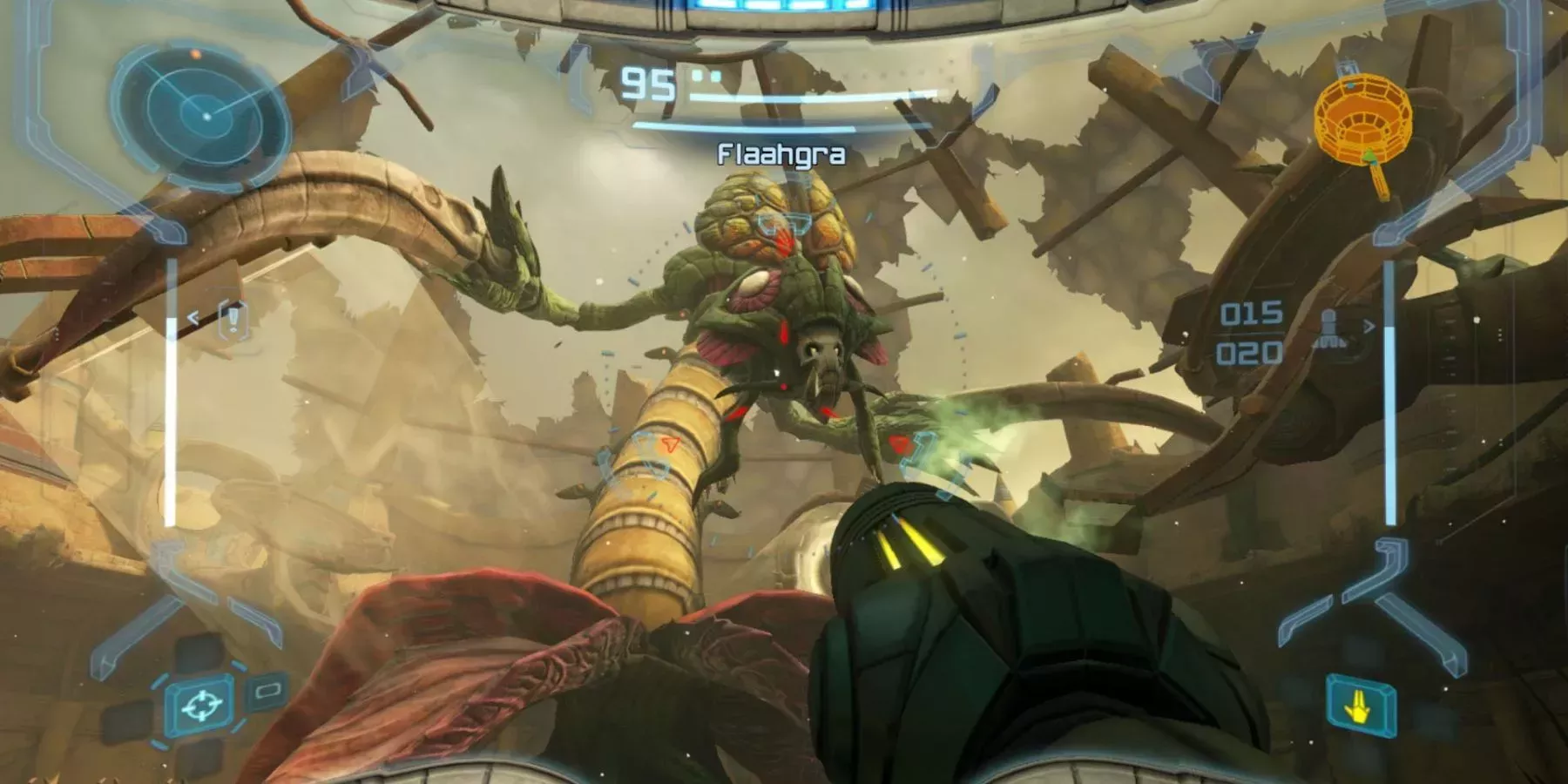This screenshot has height=784, width=1568.
Task: Switch to the Scan Visor slot
Action: coord(266,693)
